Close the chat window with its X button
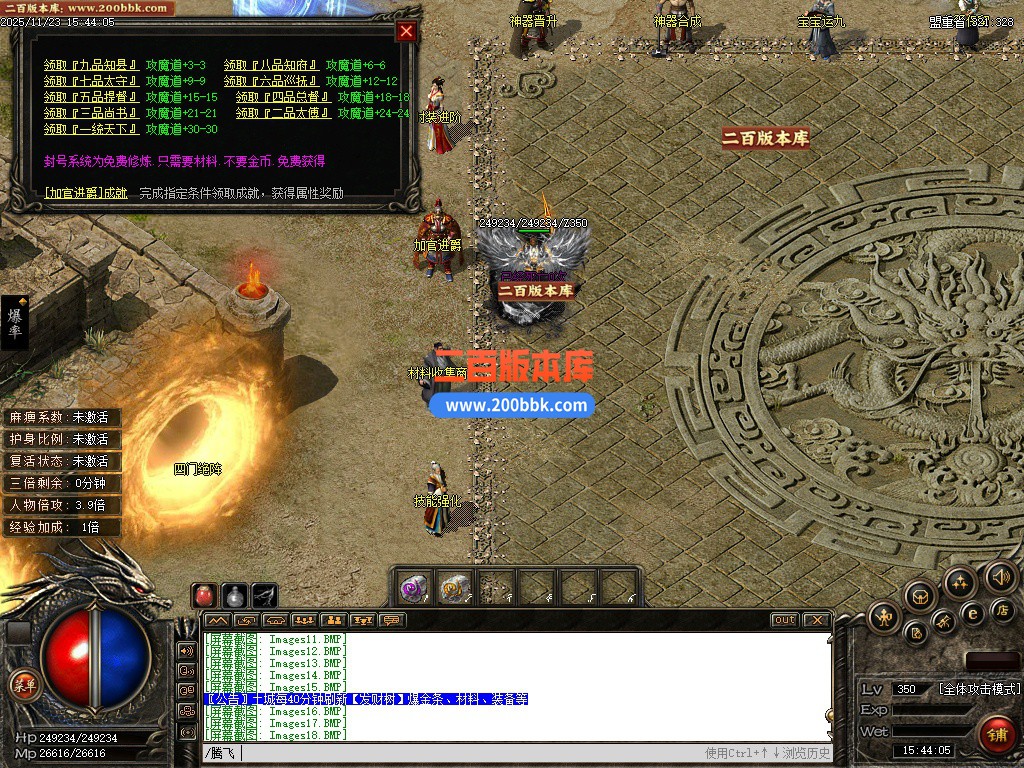This screenshot has width=1024, height=768. [816, 620]
